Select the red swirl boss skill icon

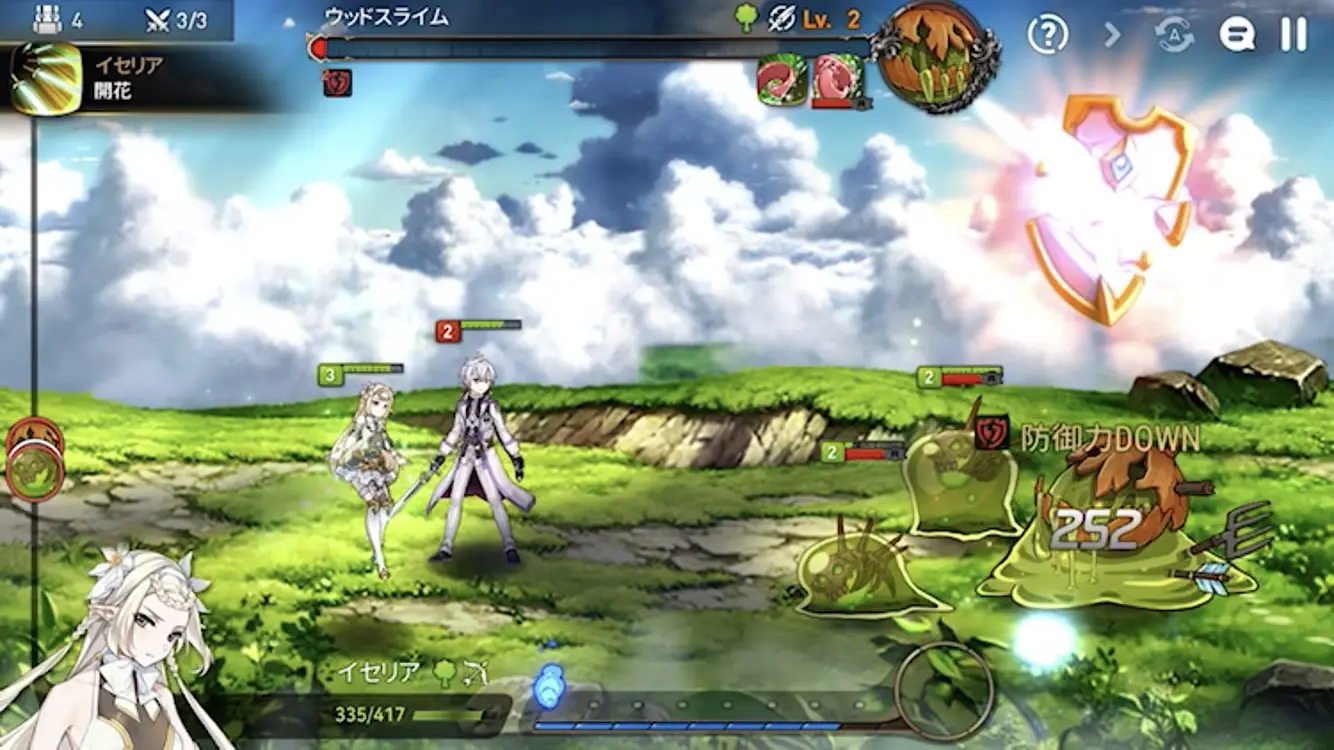(x=781, y=79)
